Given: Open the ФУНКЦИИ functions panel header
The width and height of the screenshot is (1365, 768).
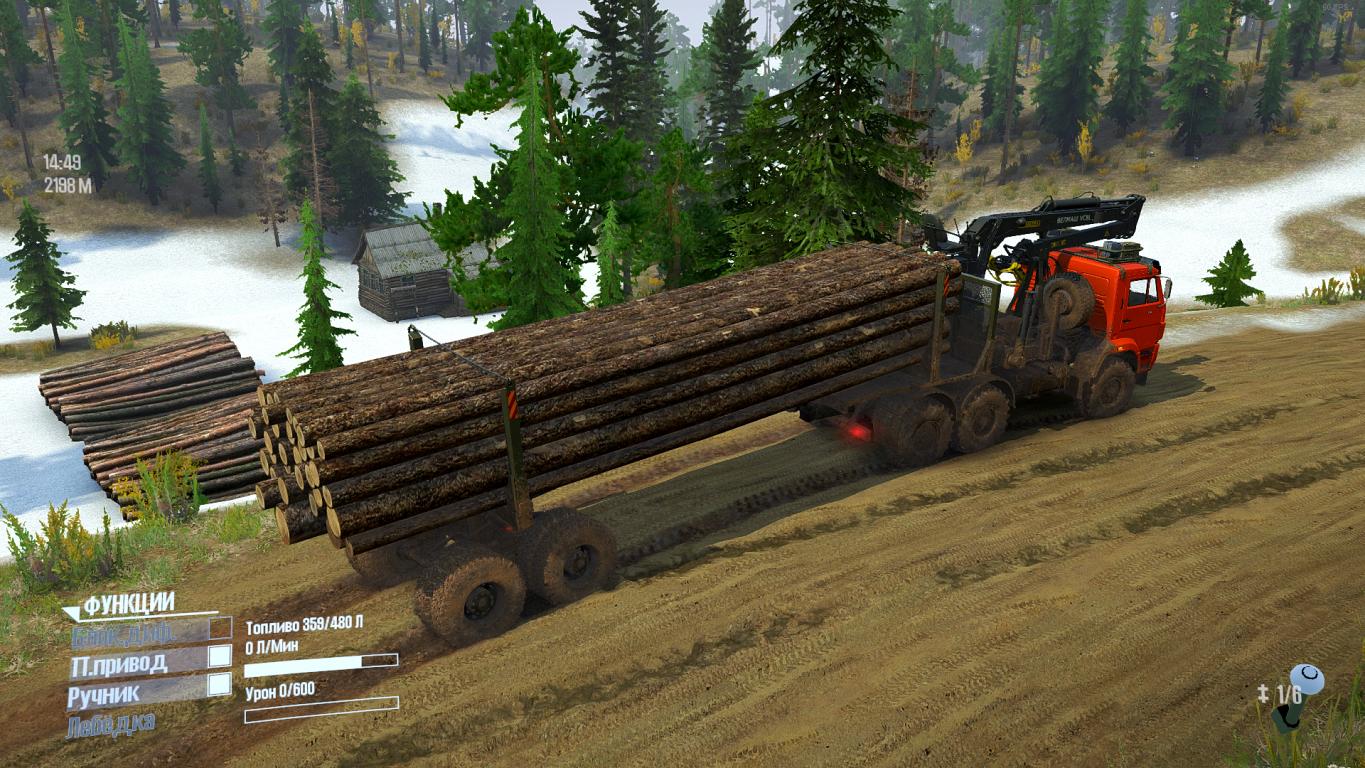Looking at the screenshot, I should [128, 603].
